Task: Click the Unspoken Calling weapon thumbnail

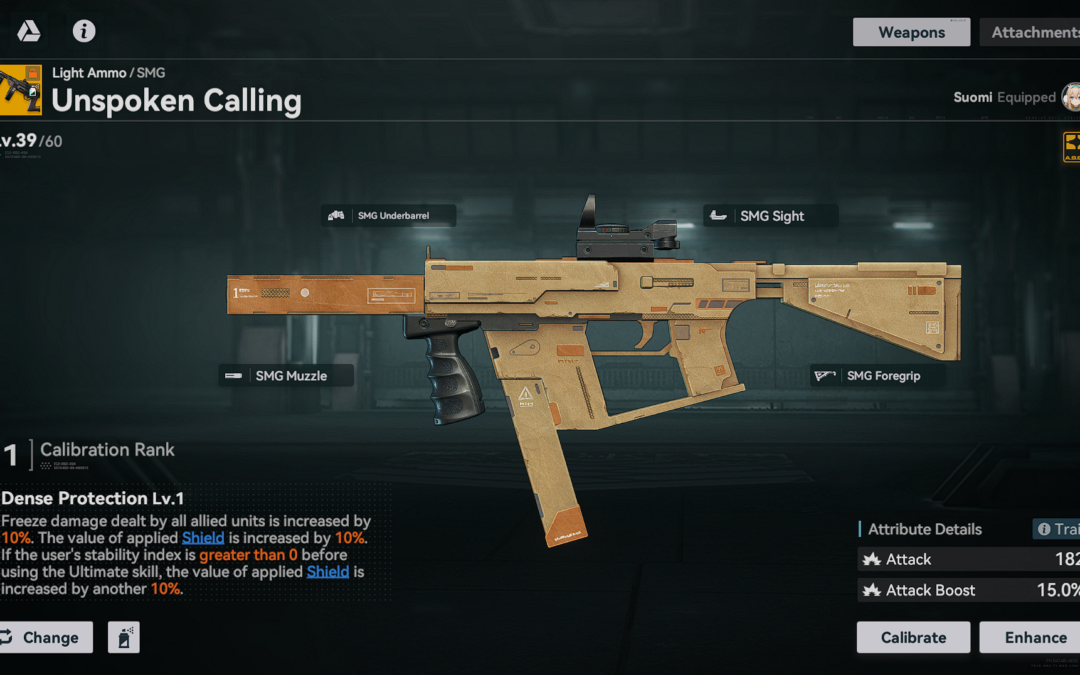Action: [x=21, y=90]
